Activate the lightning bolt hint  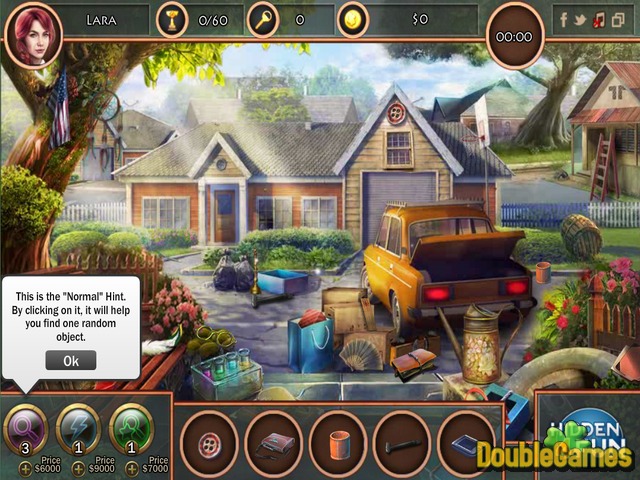(x=78, y=426)
